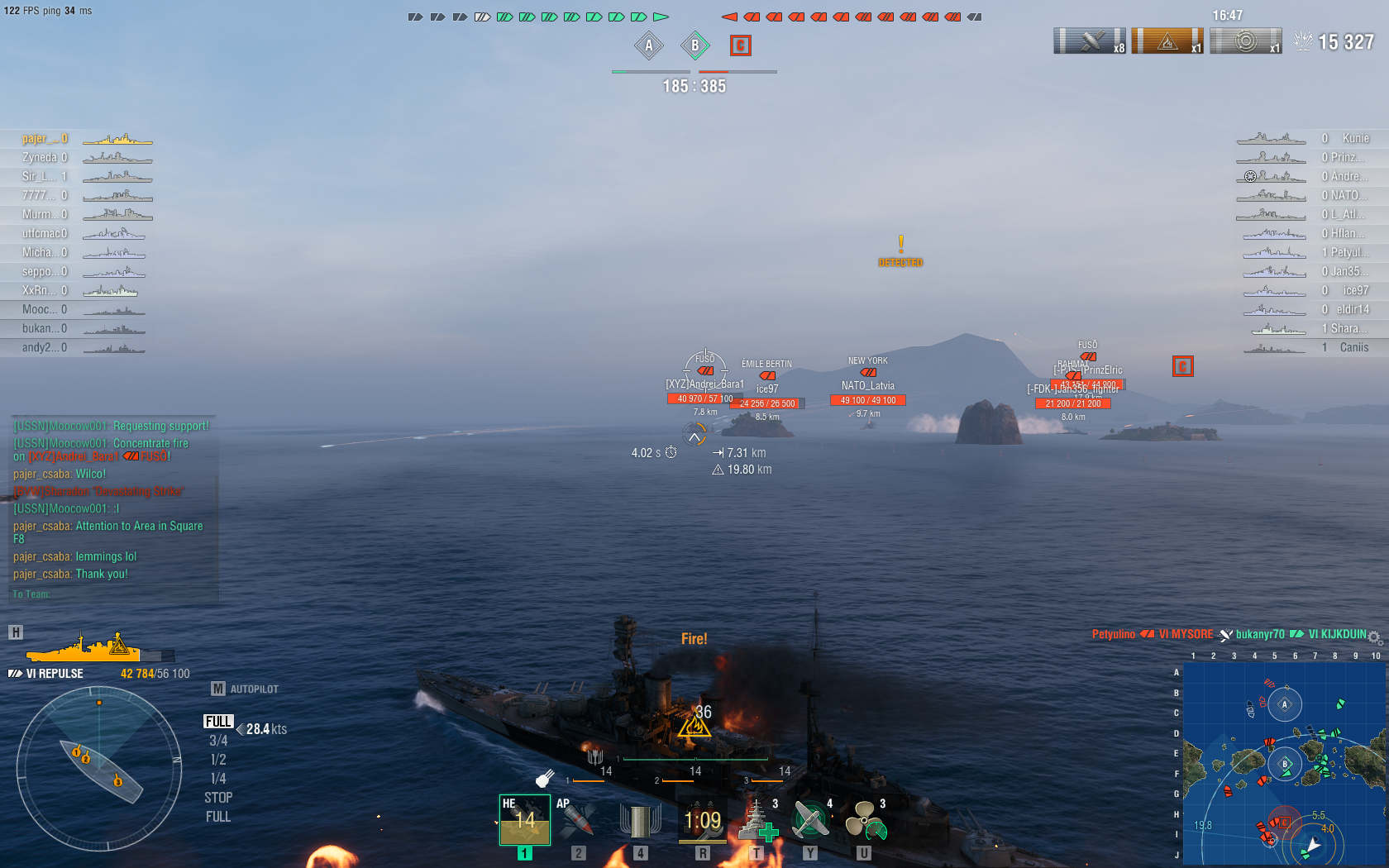1389x868 pixels.
Task: Select the capture point A indicator
Action: coord(649,45)
